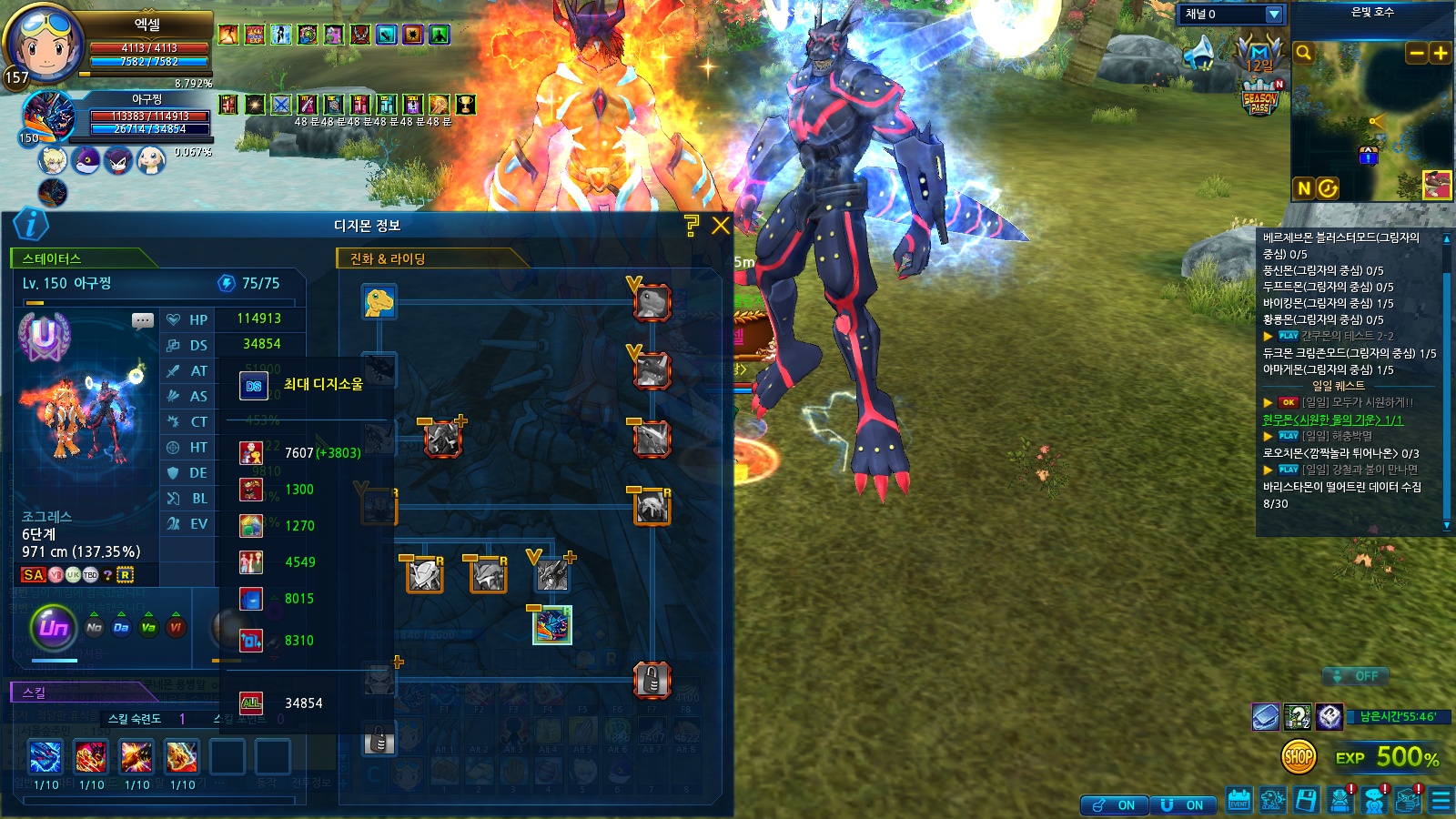Open the EVENT calendar menu icon
This screenshot has width=1456, height=819.
(x=1239, y=801)
